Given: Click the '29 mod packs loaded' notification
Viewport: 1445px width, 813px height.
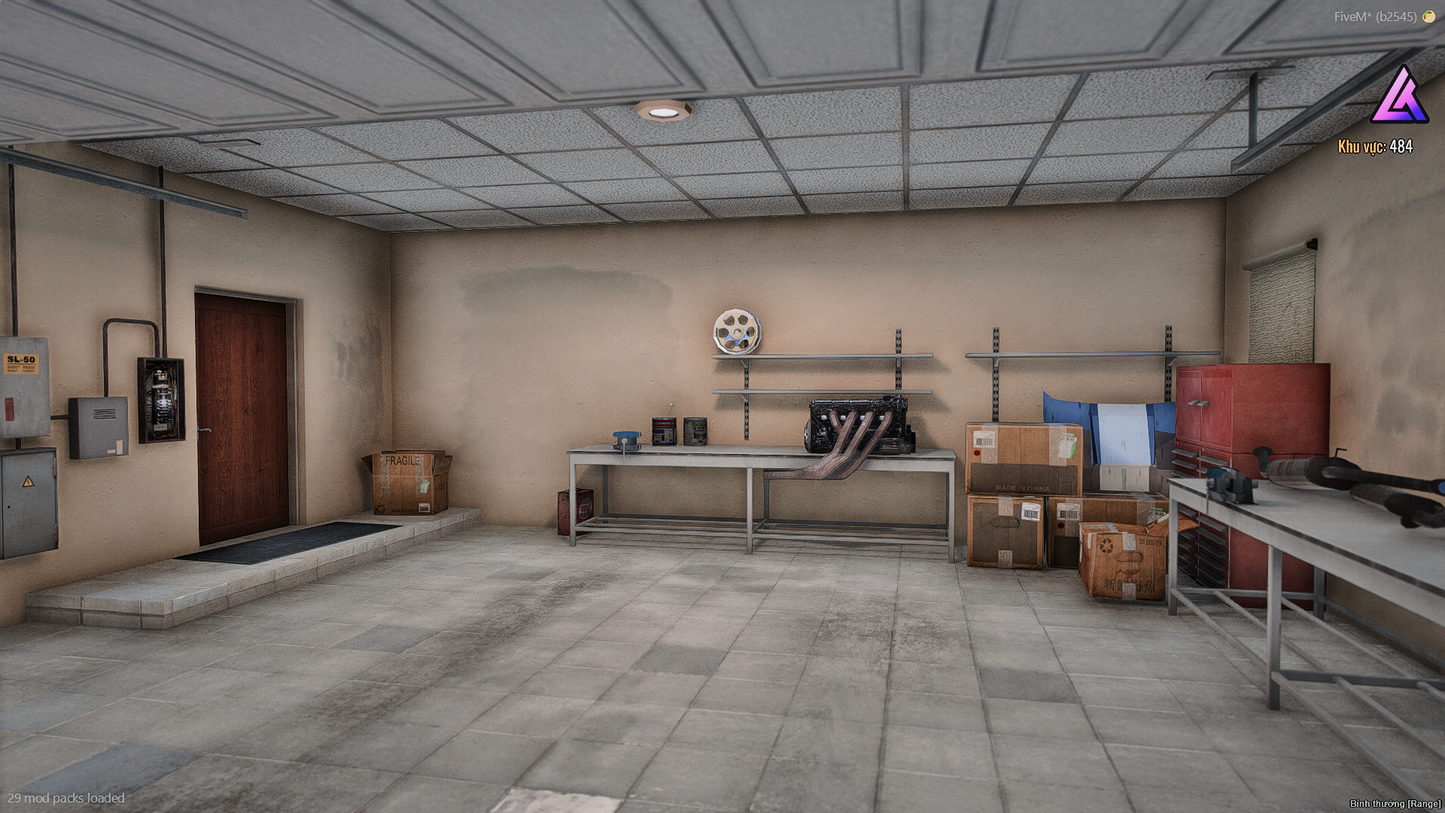Looking at the screenshot, I should (65, 798).
